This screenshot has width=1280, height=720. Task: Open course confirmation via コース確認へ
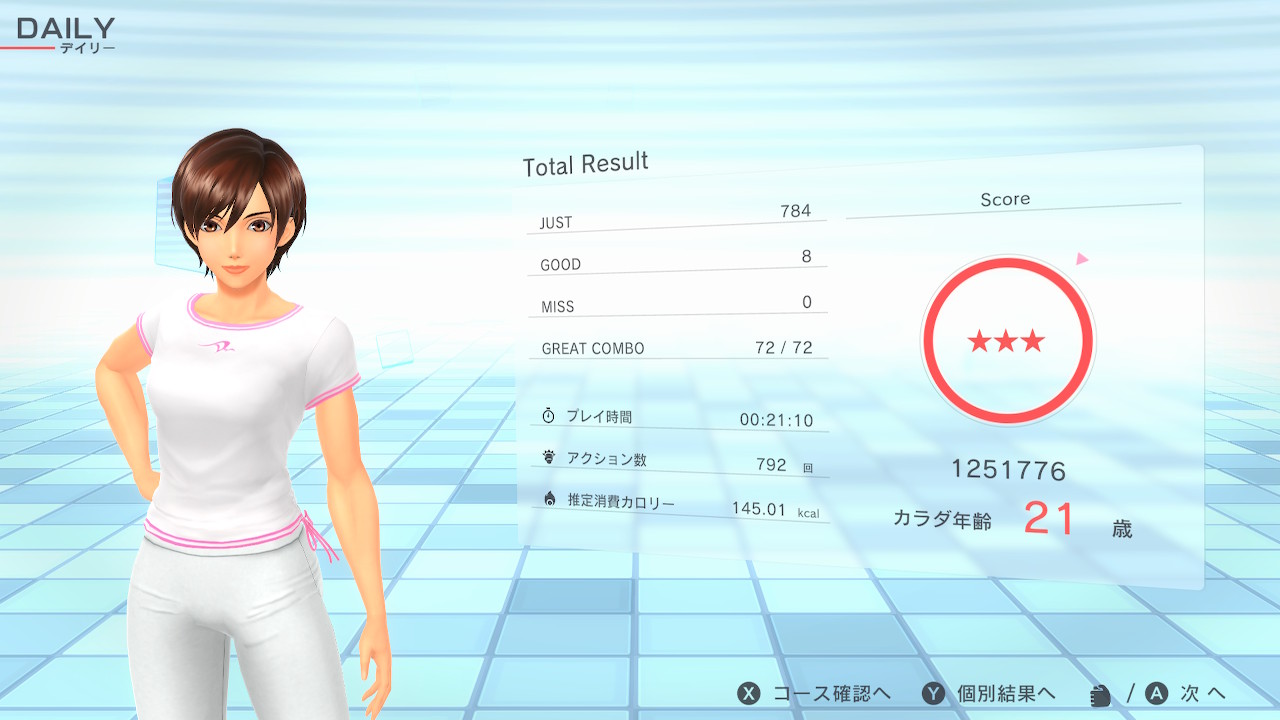(815, 694)
